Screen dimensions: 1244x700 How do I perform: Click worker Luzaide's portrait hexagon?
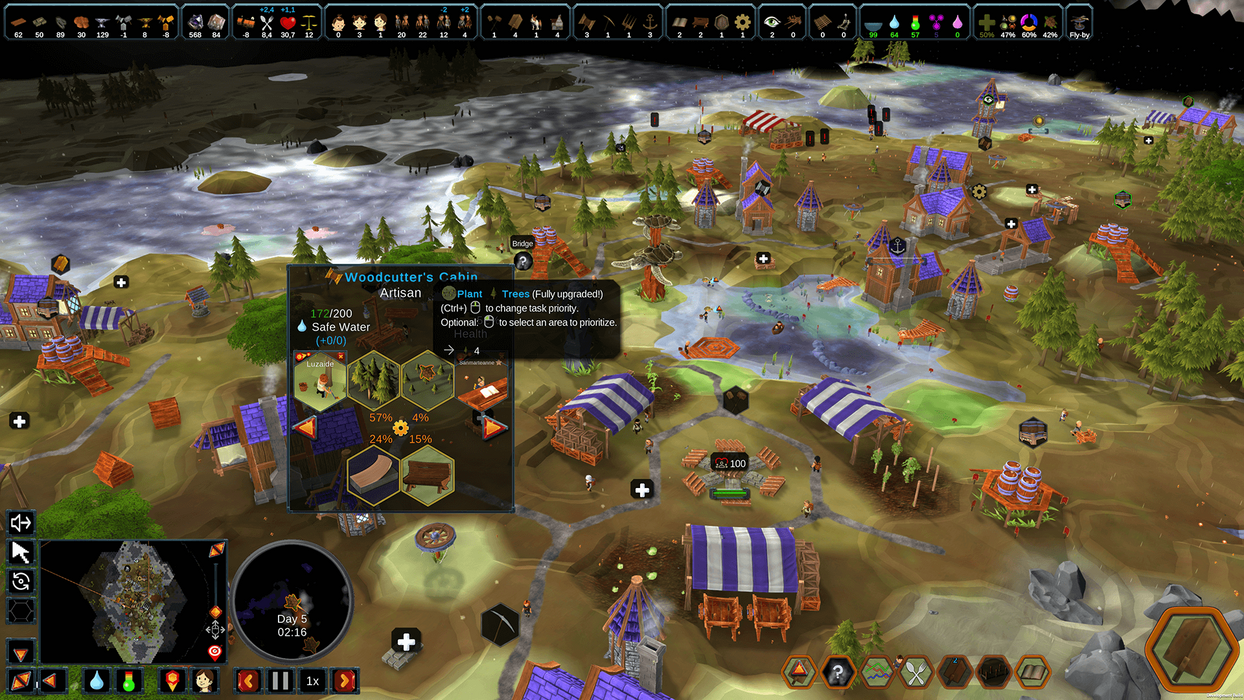pyautogui.click(x=319, y=379)
